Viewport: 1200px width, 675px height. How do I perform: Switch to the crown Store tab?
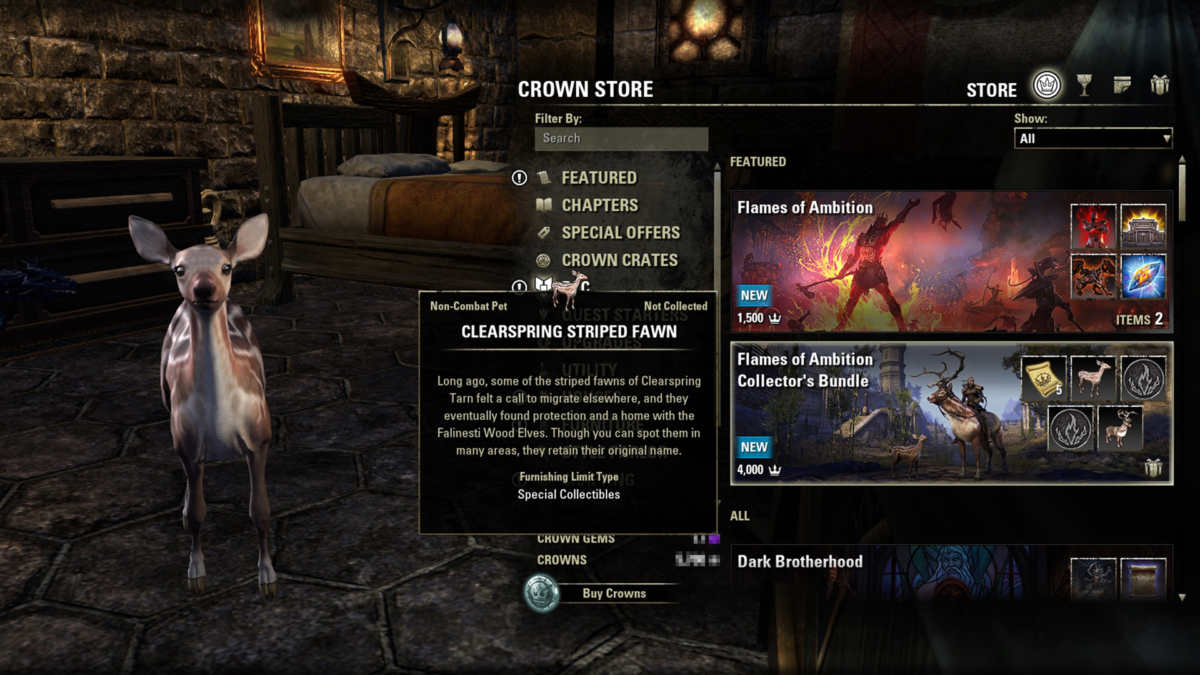point(1047,86)
